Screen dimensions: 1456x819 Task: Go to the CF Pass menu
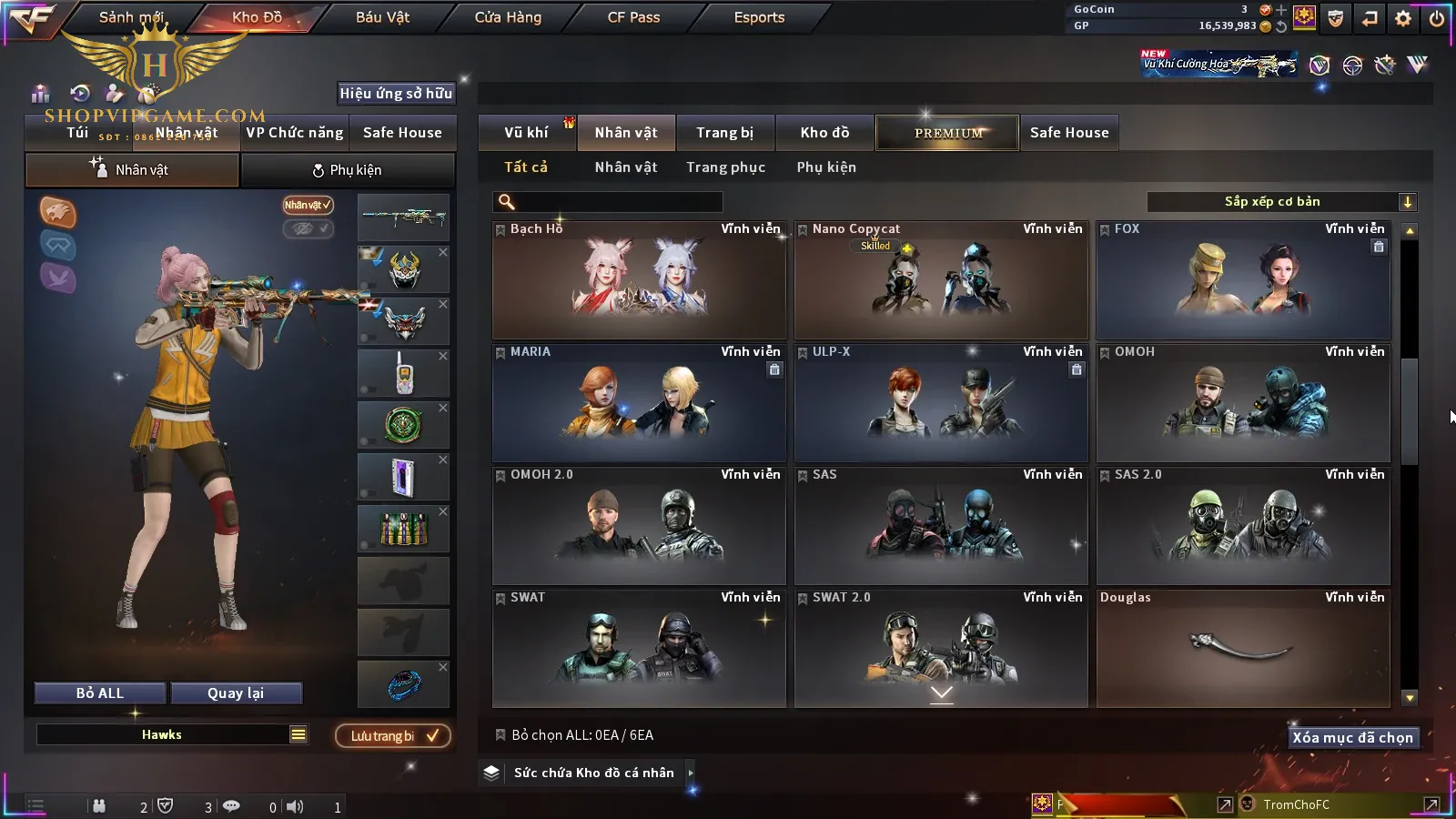[x=633, y=17]
